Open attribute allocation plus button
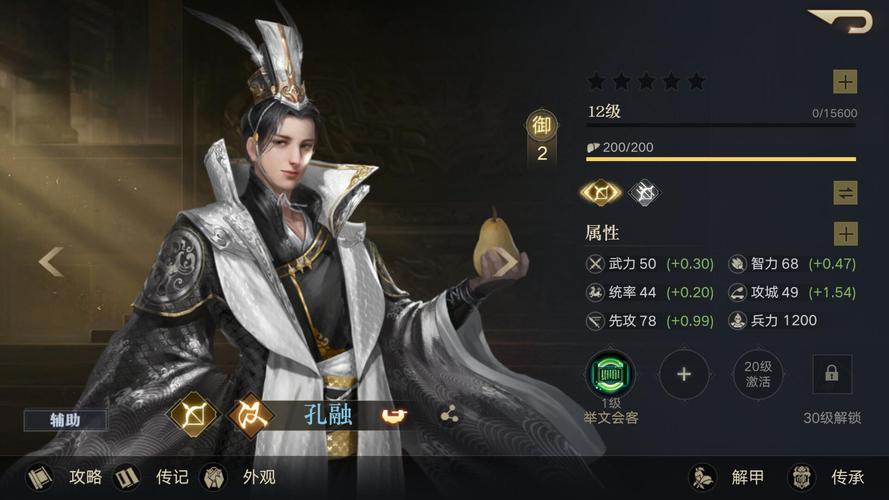Screen dimensions: 889x500 [845, 234]
